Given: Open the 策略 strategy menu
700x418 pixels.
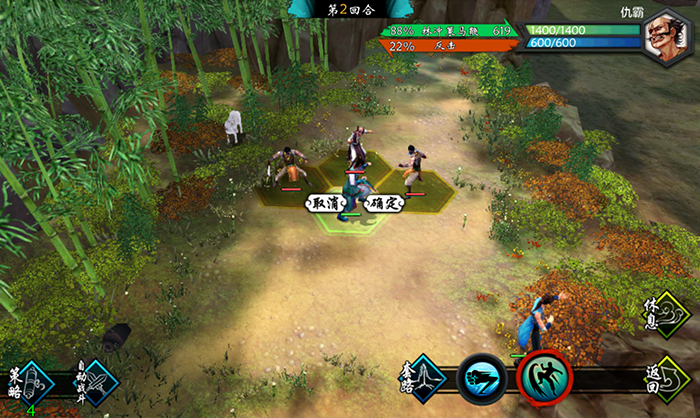Looking at the screenshot, I should point(29,381).
